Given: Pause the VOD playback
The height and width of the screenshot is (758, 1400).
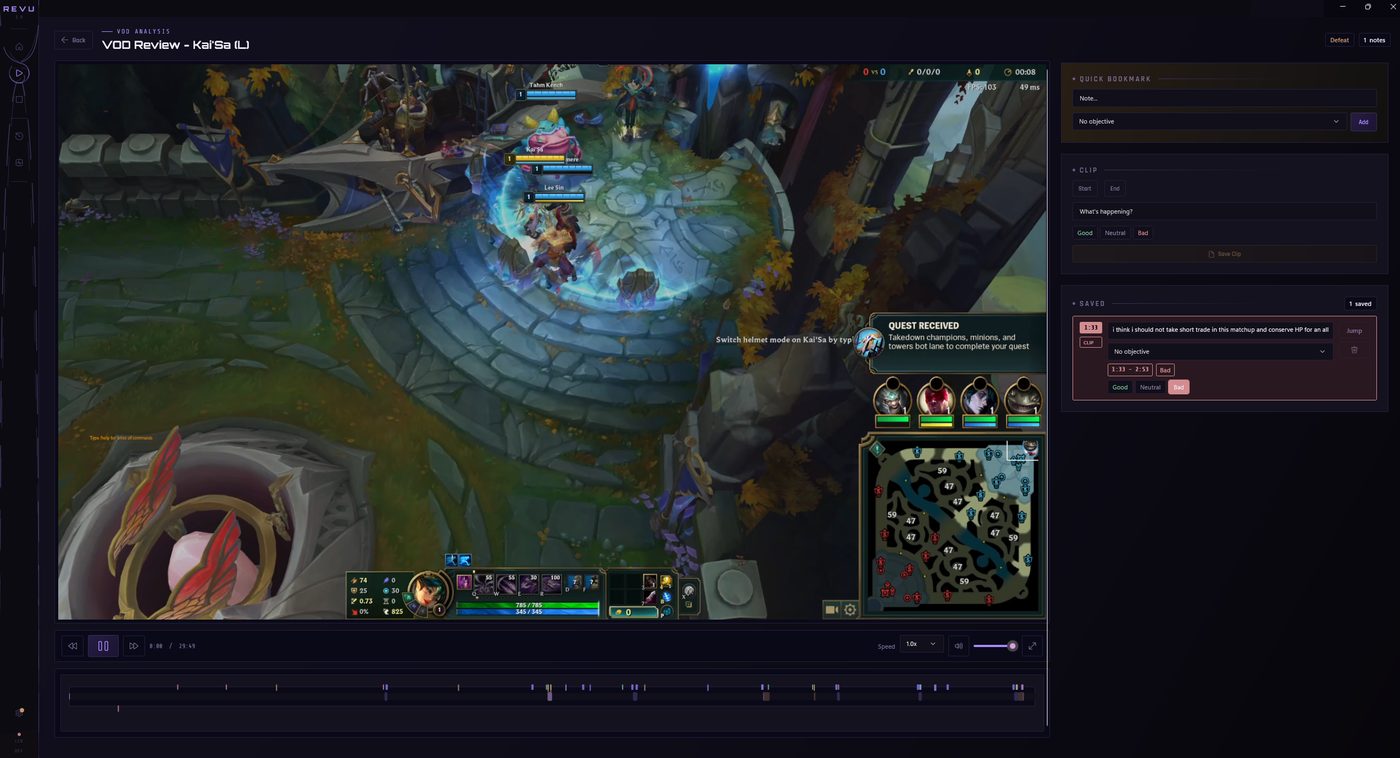Looking at the screenshot, I should point(102,645).
